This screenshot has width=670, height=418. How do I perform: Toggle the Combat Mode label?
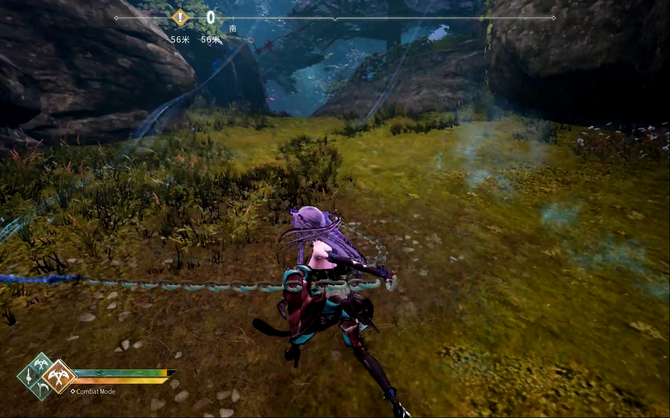tap(94, 391)
